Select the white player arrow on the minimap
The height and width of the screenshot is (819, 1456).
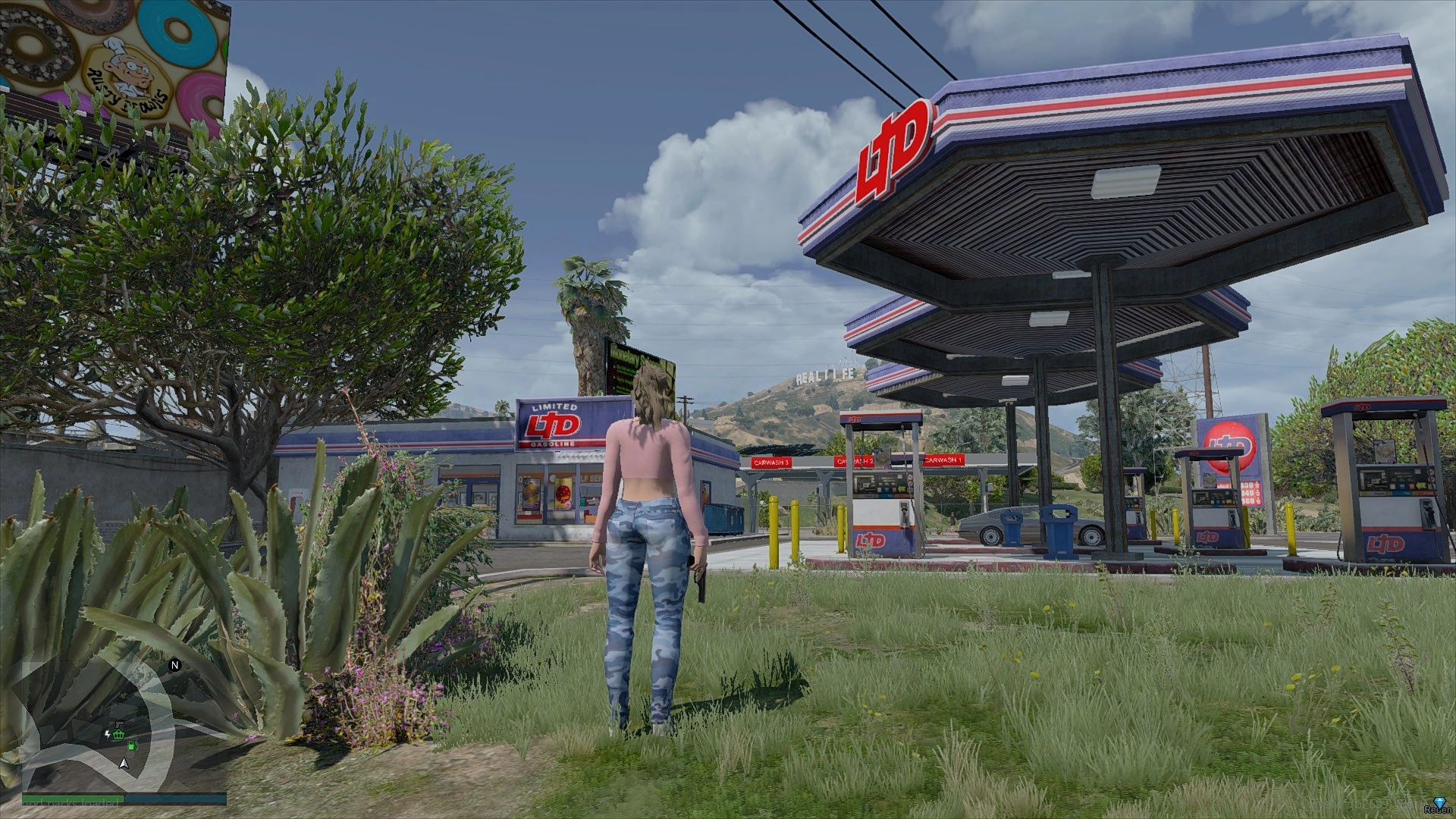tap(124, 763)
